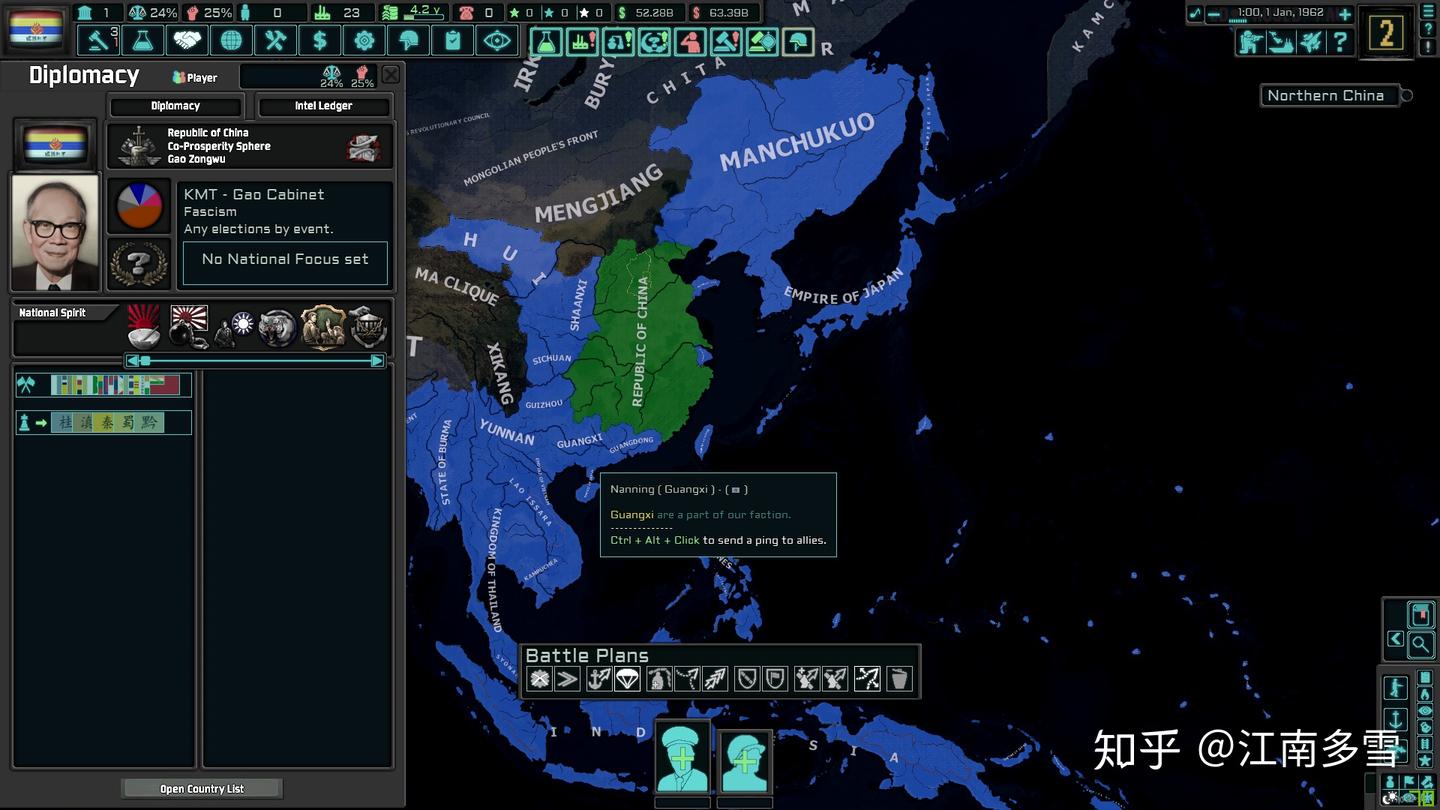The width and height of the screenshot is (1440, 810).
Task: Open the recruit and deploy helmet menu
Action: pos(408,41)
